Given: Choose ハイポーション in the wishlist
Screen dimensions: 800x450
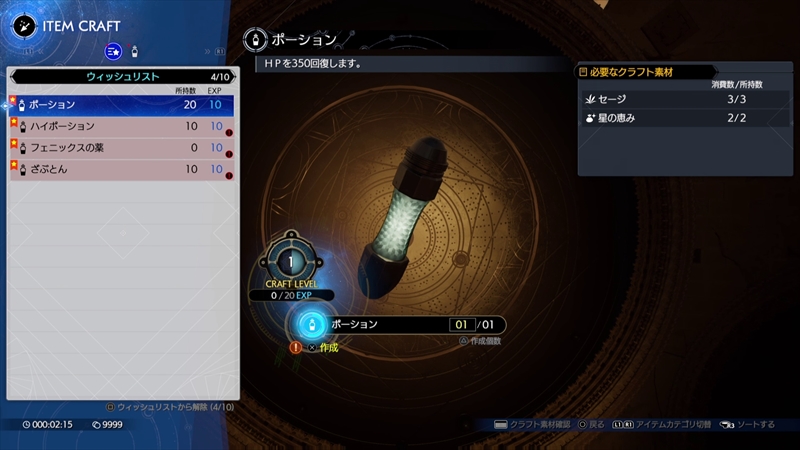Looking at the screenshot, I should coord(121,126).
